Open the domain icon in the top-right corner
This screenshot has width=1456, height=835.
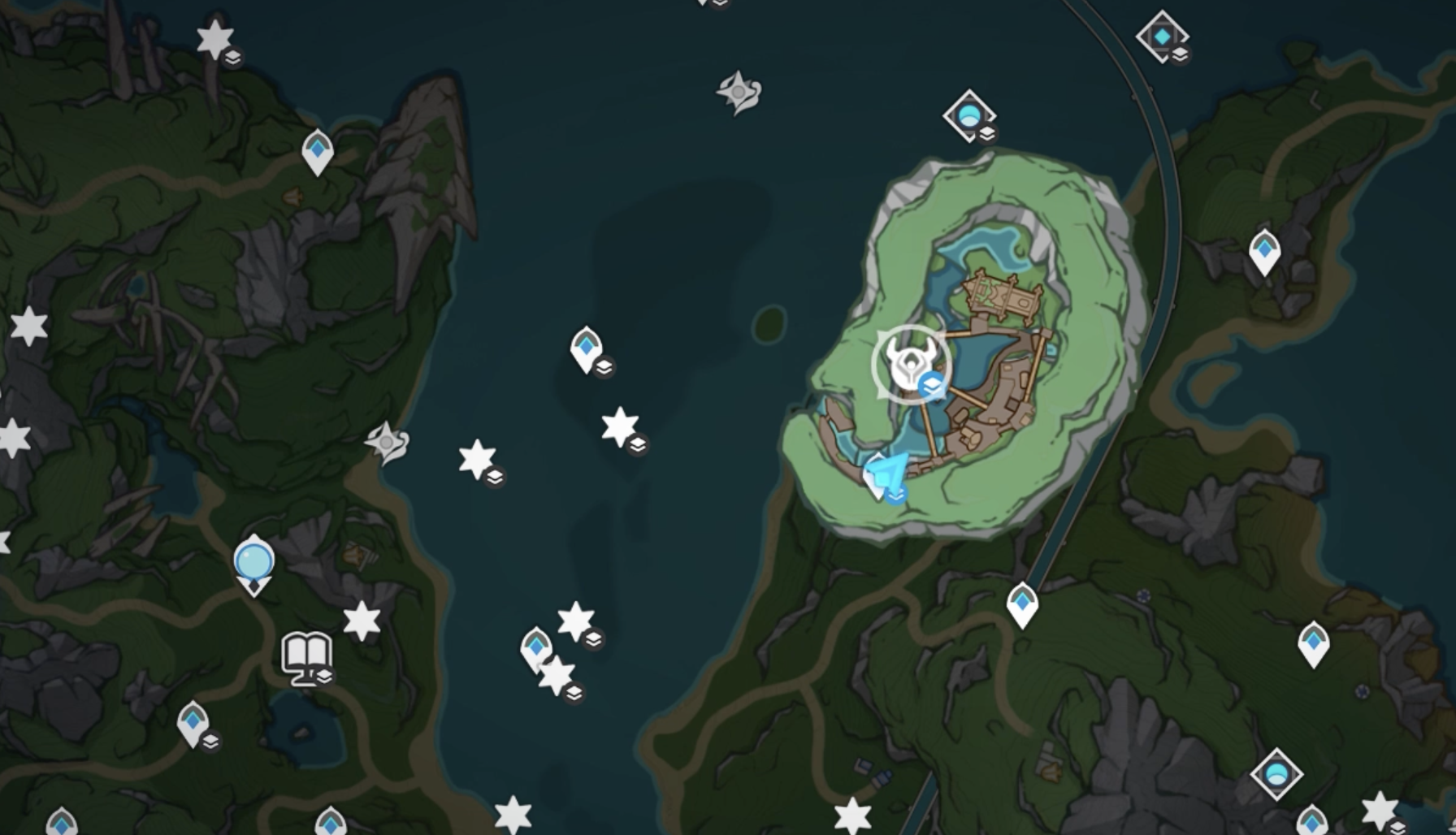(1163, 37)
